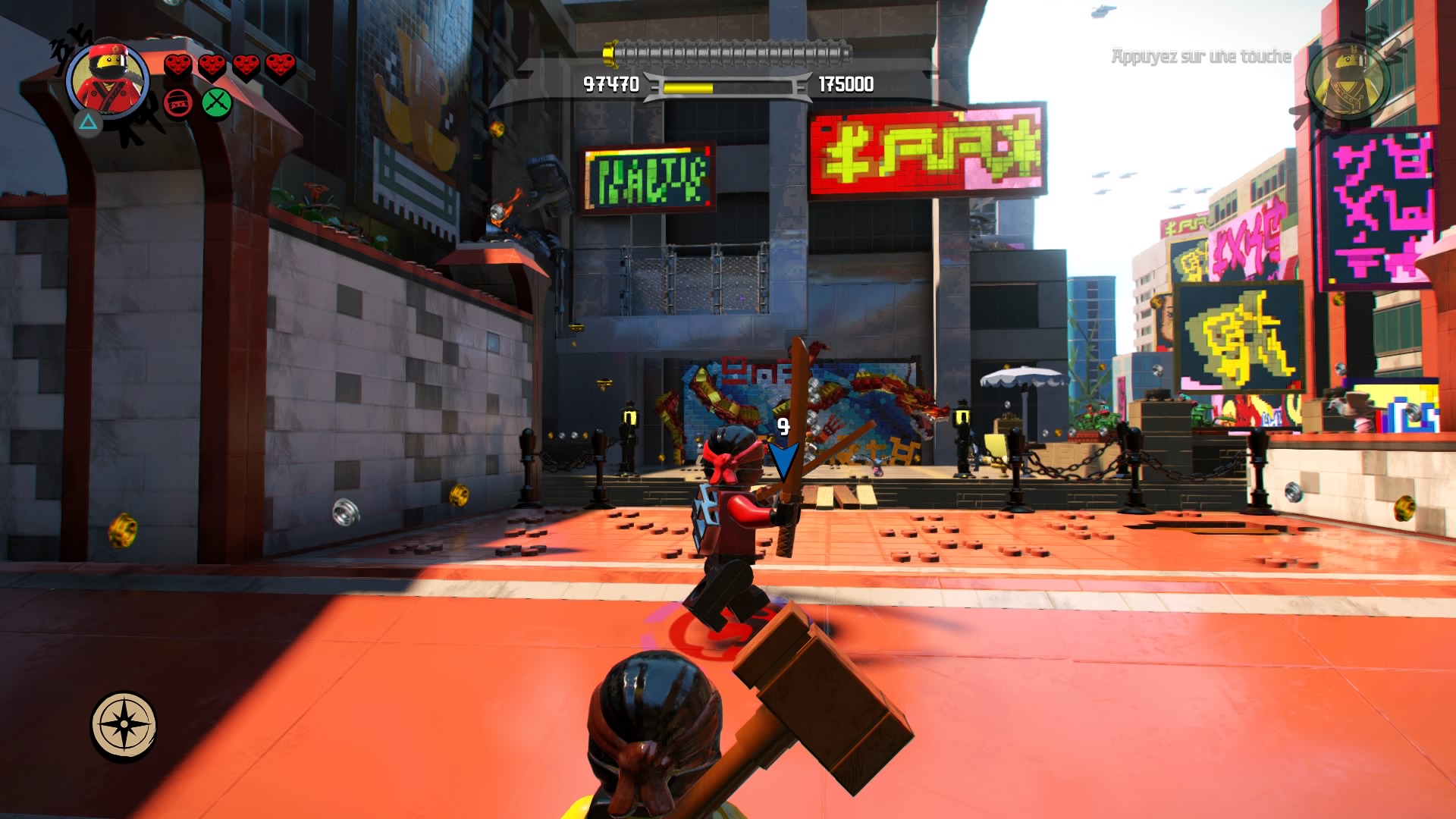Activate the green crossed-swords icon
The image size is (1456, 819).
click(x=217, y=103)
